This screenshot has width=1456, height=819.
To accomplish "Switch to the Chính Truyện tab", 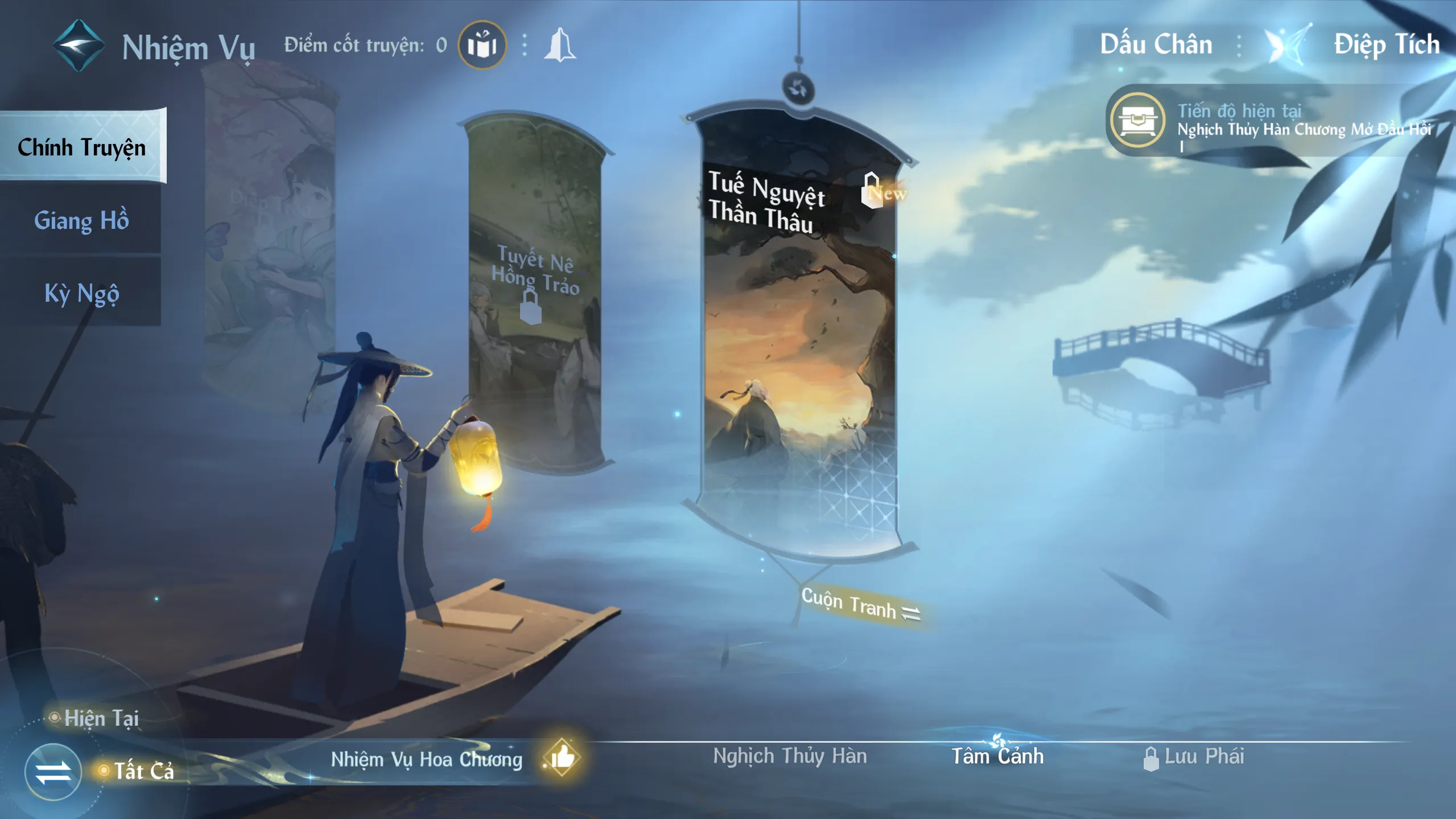I will pos(82,147).
